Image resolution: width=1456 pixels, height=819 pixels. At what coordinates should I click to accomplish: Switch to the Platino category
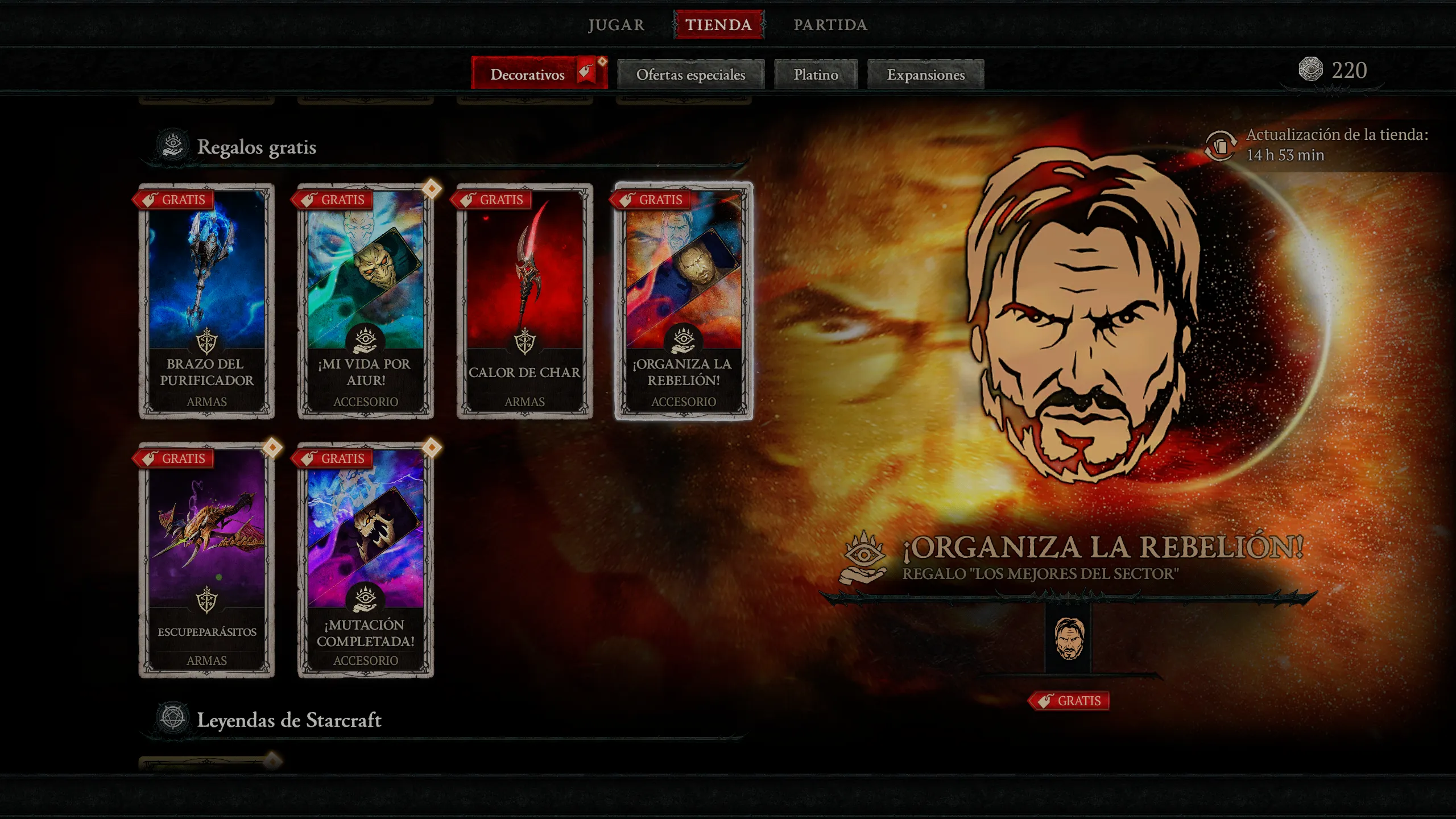(x=816, y=75)
